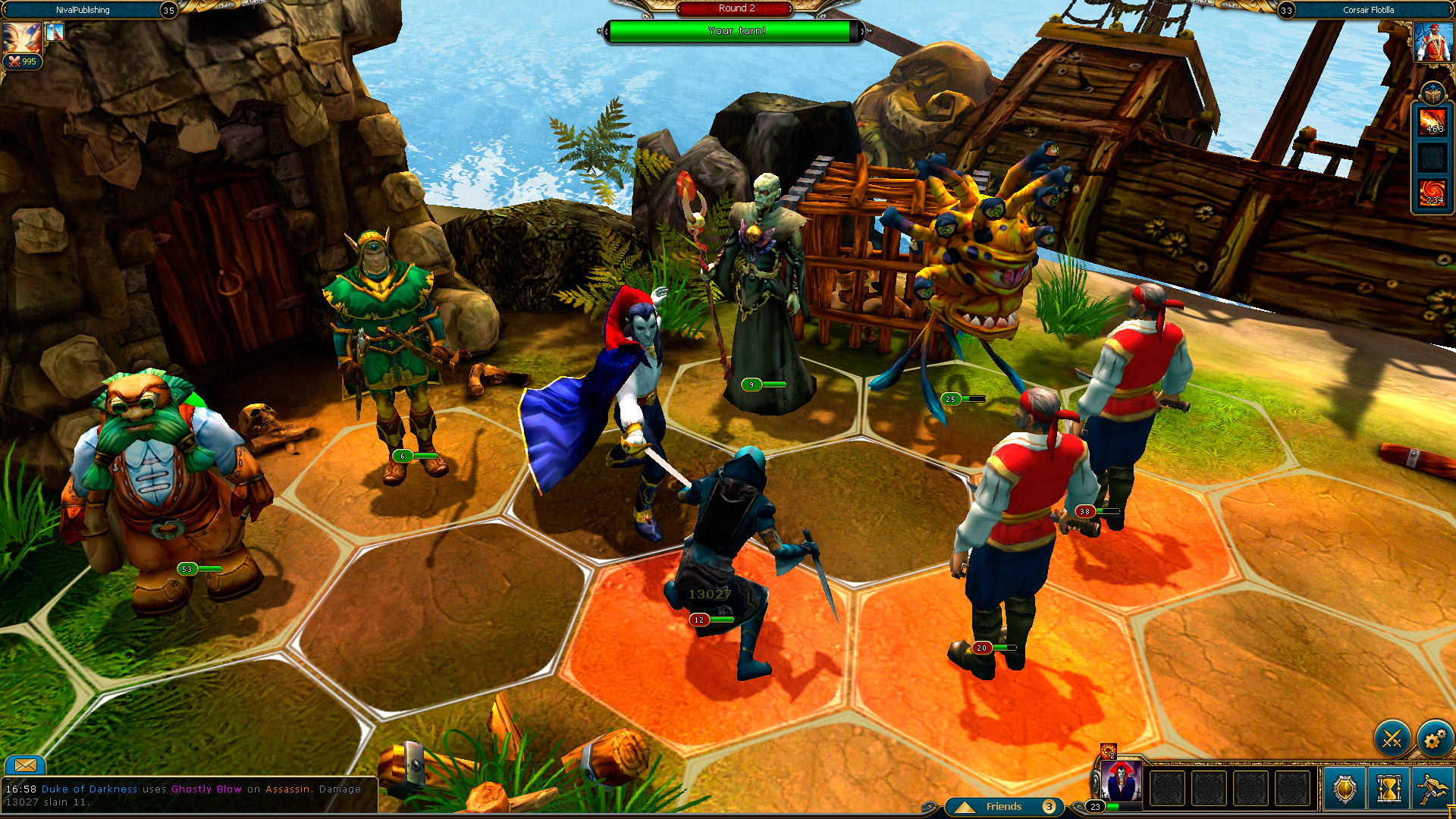Click the Assassin link in the combat log
Viewport: 1456px width, 819px height.
point(287,789)
